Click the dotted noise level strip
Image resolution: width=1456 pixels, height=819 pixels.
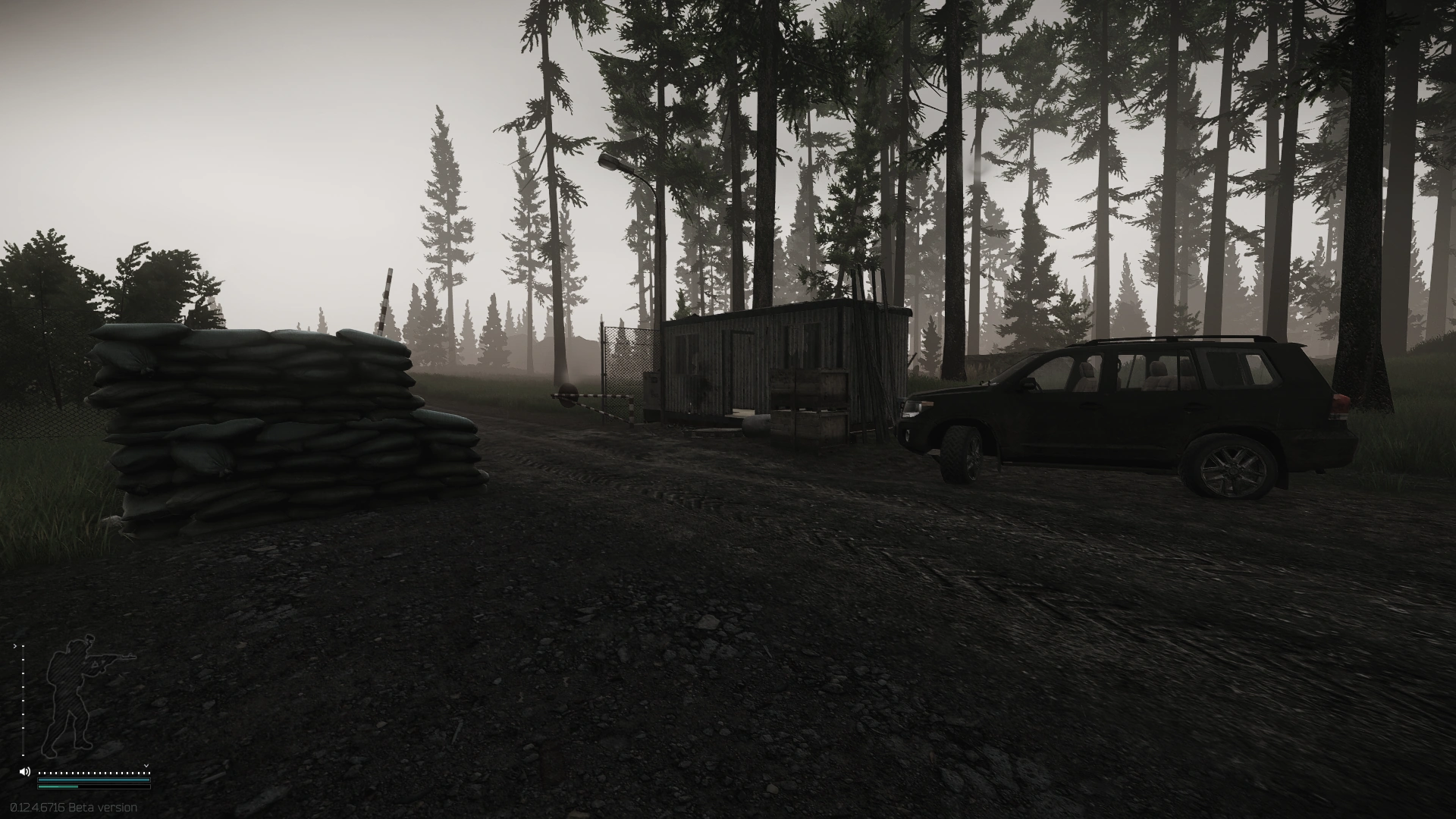click(91, 773)
